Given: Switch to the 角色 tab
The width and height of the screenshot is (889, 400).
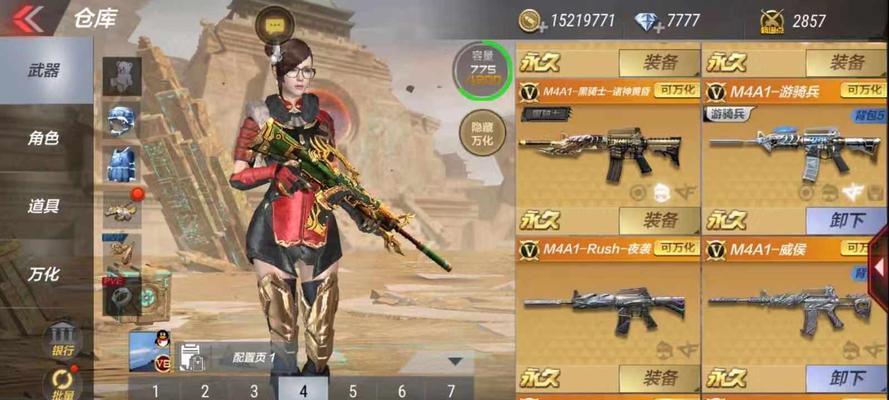Looking at the screenshot, I should point(44,138).
